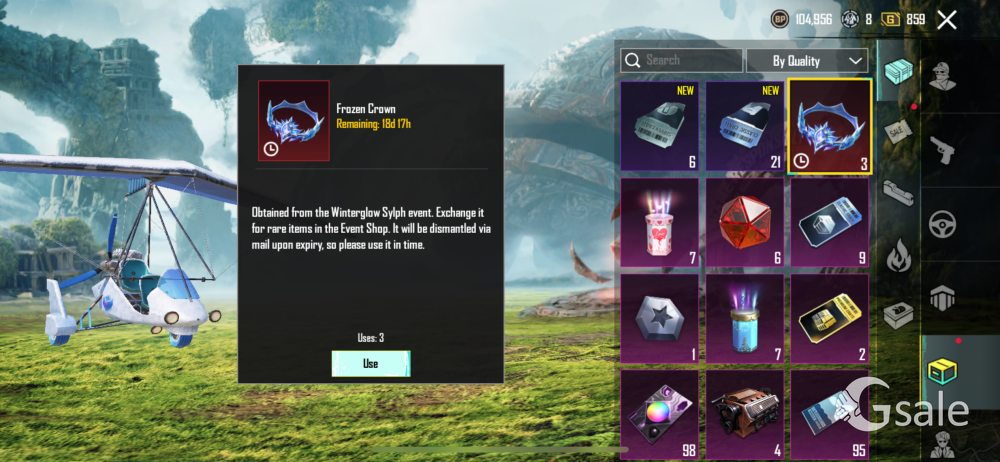The width and height of the screenshot is (1000, 462).
Task: Choose the color wheel paint item
Action: [x=659, y=412]
